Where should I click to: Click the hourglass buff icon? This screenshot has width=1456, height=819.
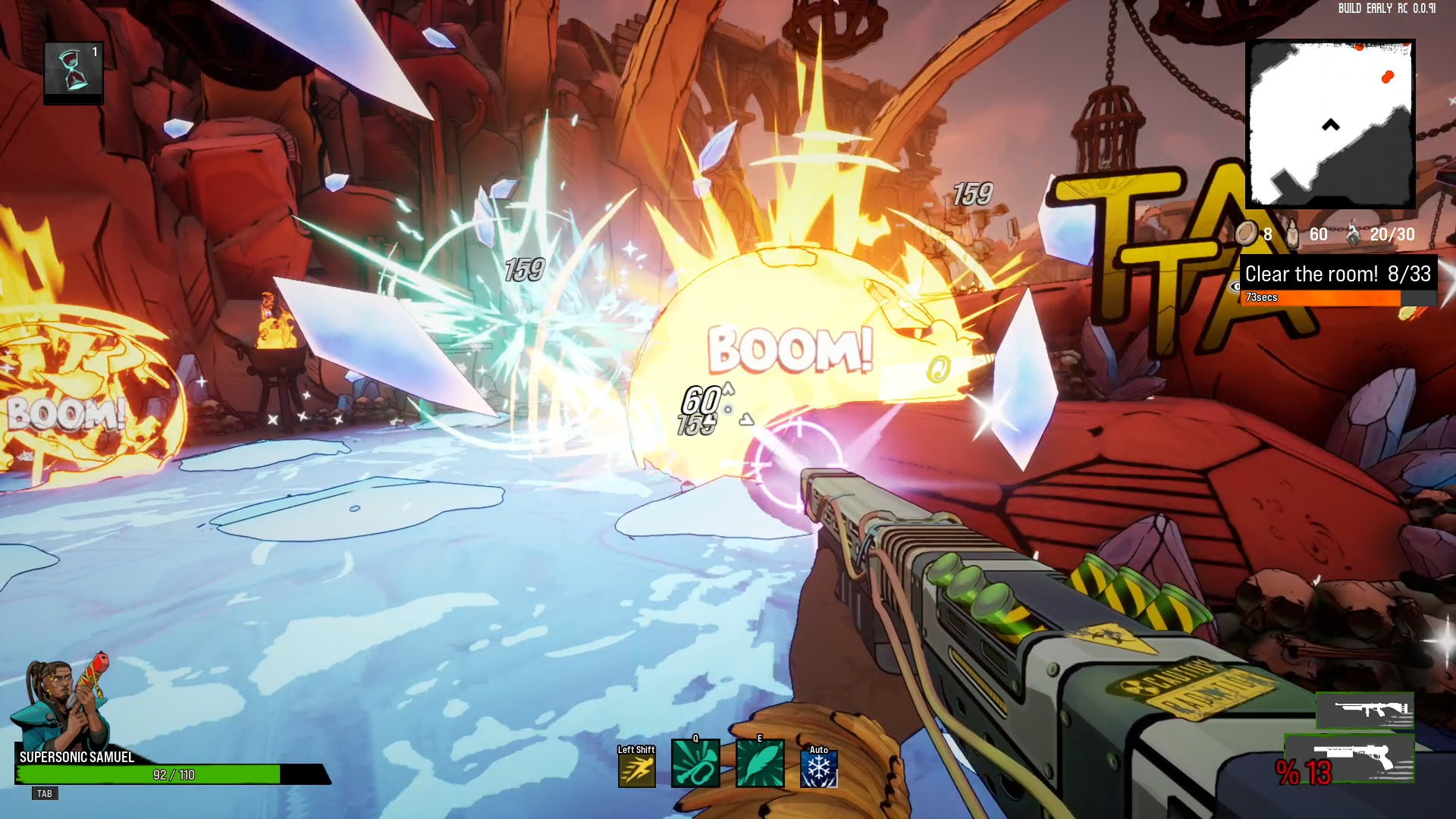(73, 71)
